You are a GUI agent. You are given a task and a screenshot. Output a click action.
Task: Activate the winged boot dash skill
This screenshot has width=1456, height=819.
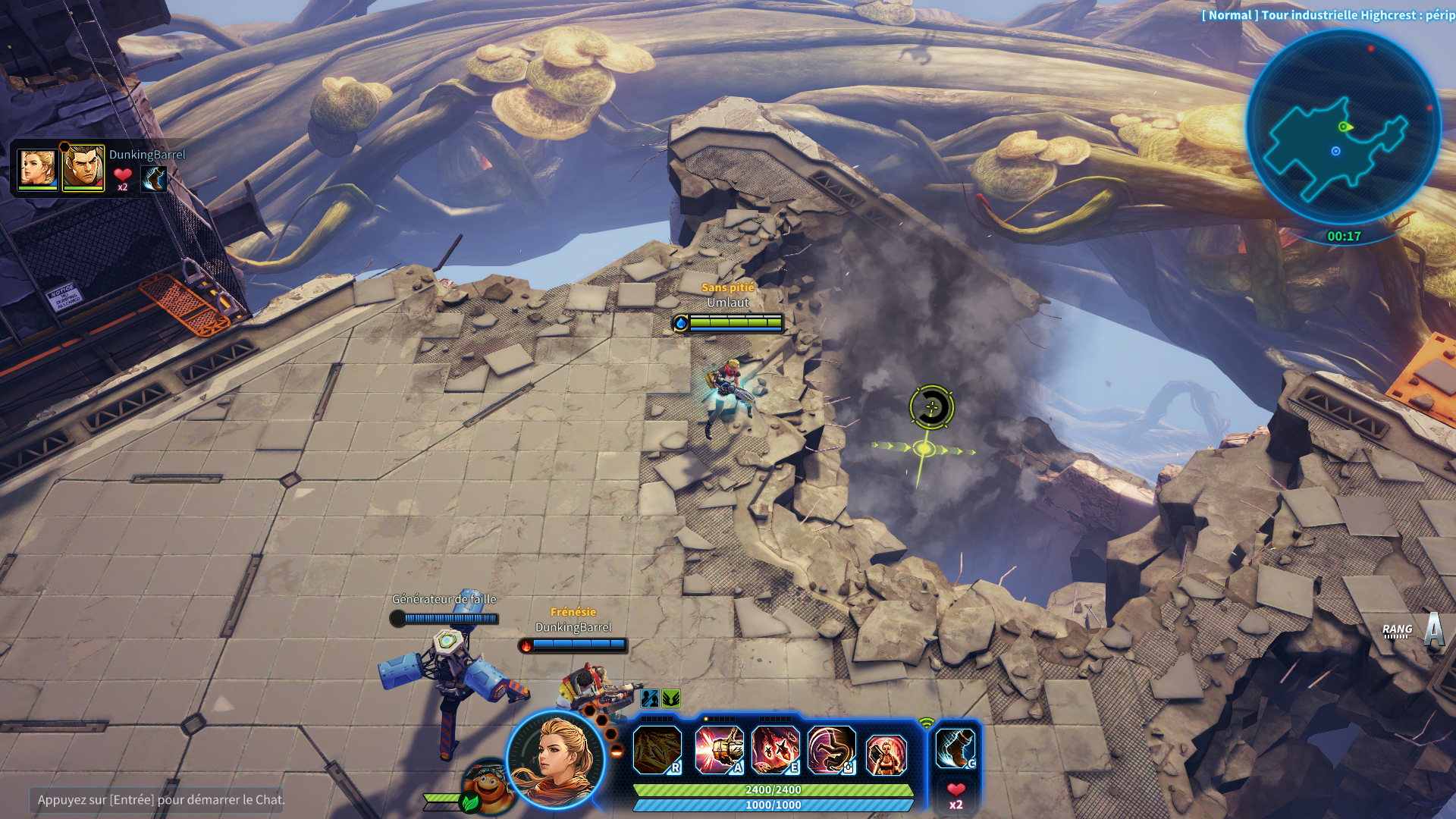955,748
